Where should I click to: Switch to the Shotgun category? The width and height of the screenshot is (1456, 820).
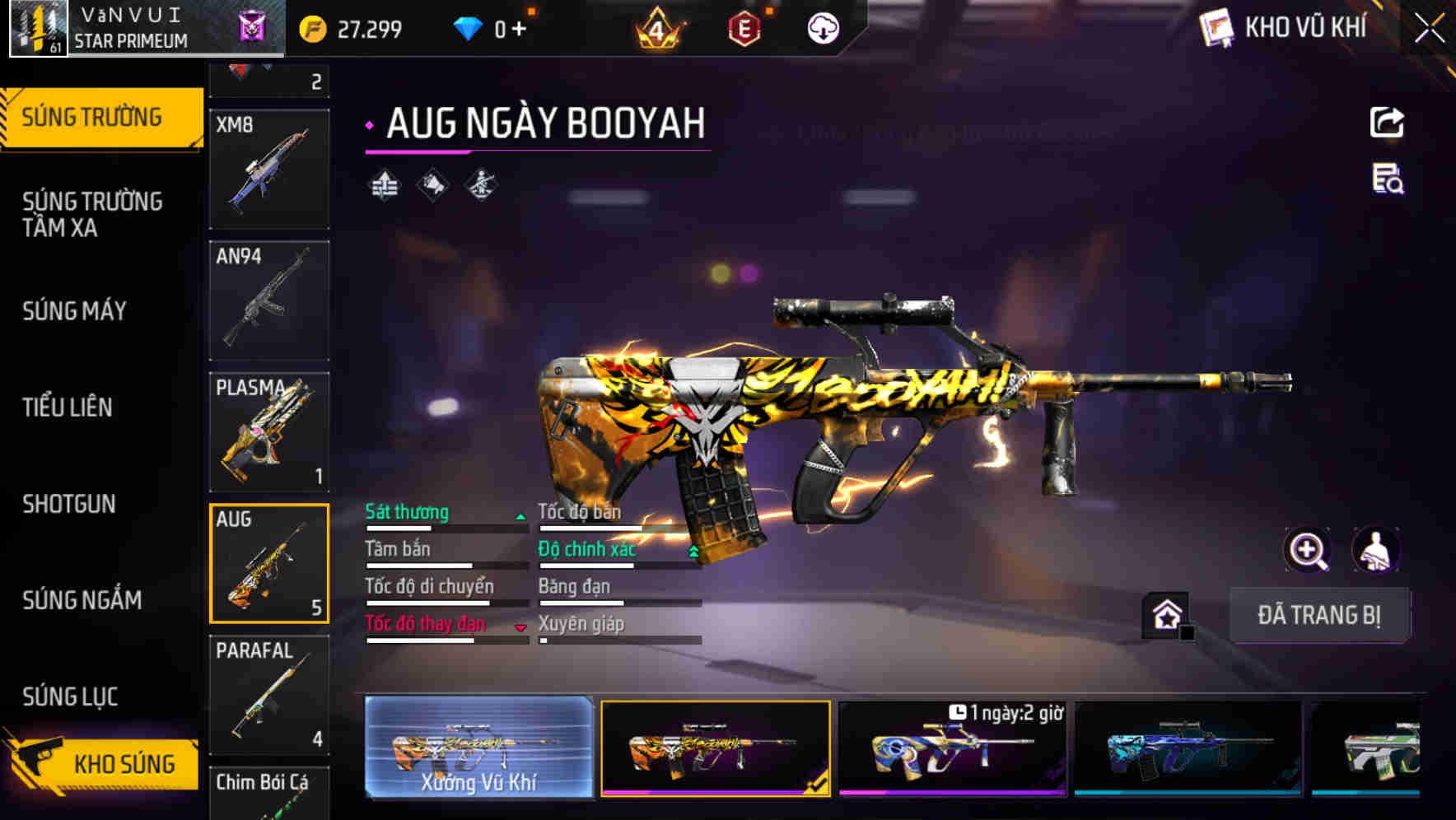[69, 504]
